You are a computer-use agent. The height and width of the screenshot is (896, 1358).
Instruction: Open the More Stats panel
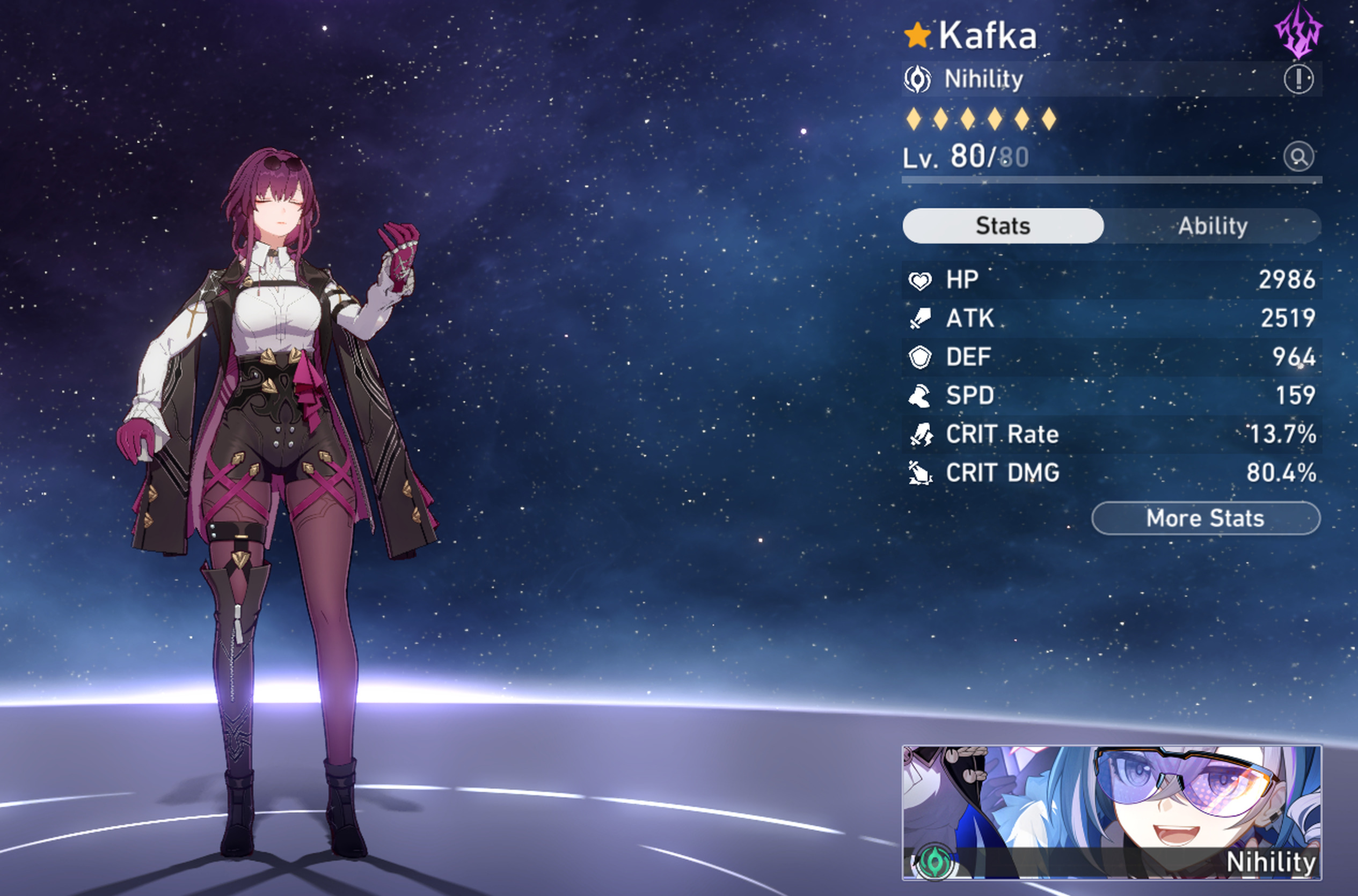(x=1206, y=518)
